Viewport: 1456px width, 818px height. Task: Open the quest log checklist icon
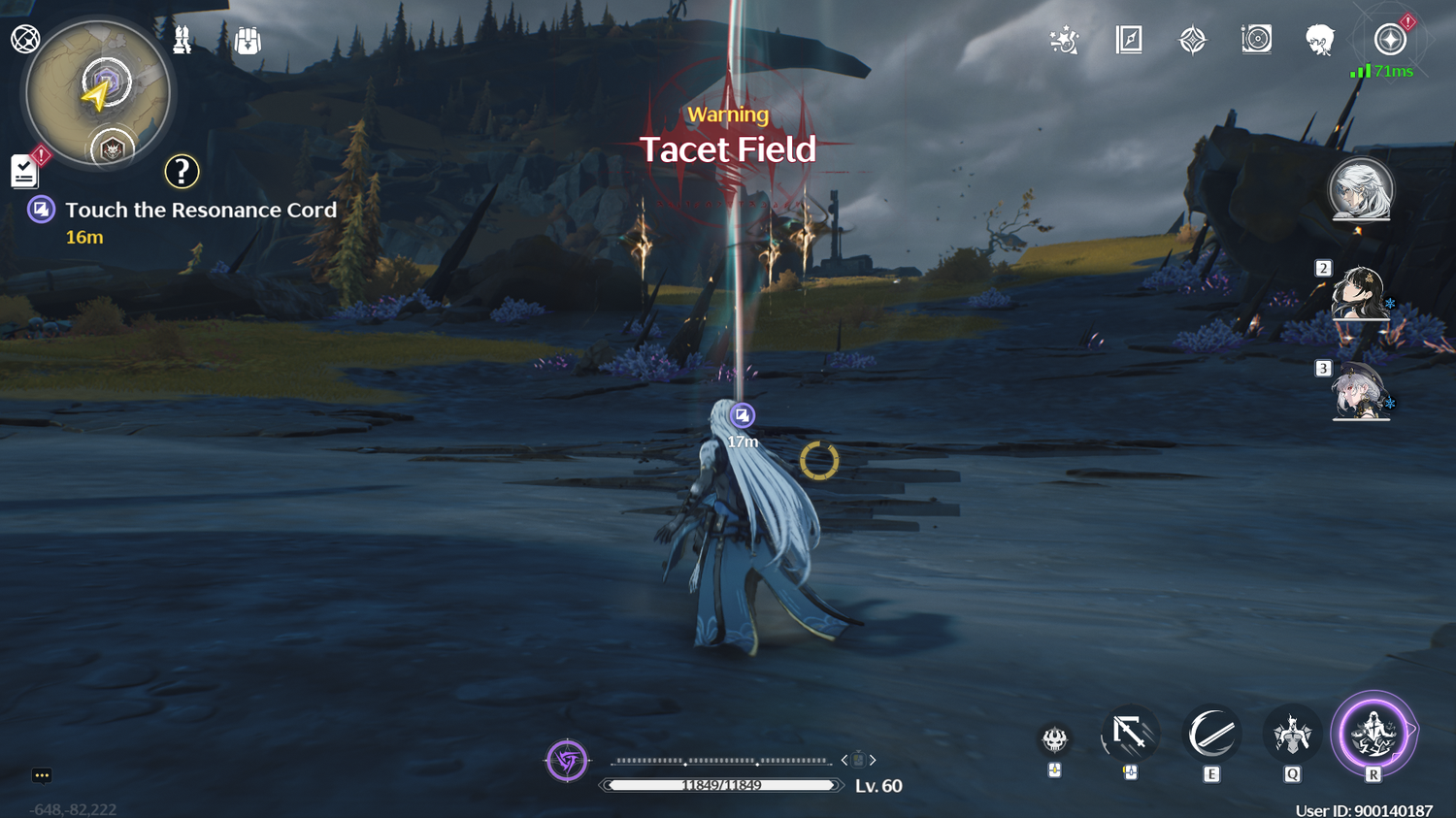click(24, 172)
